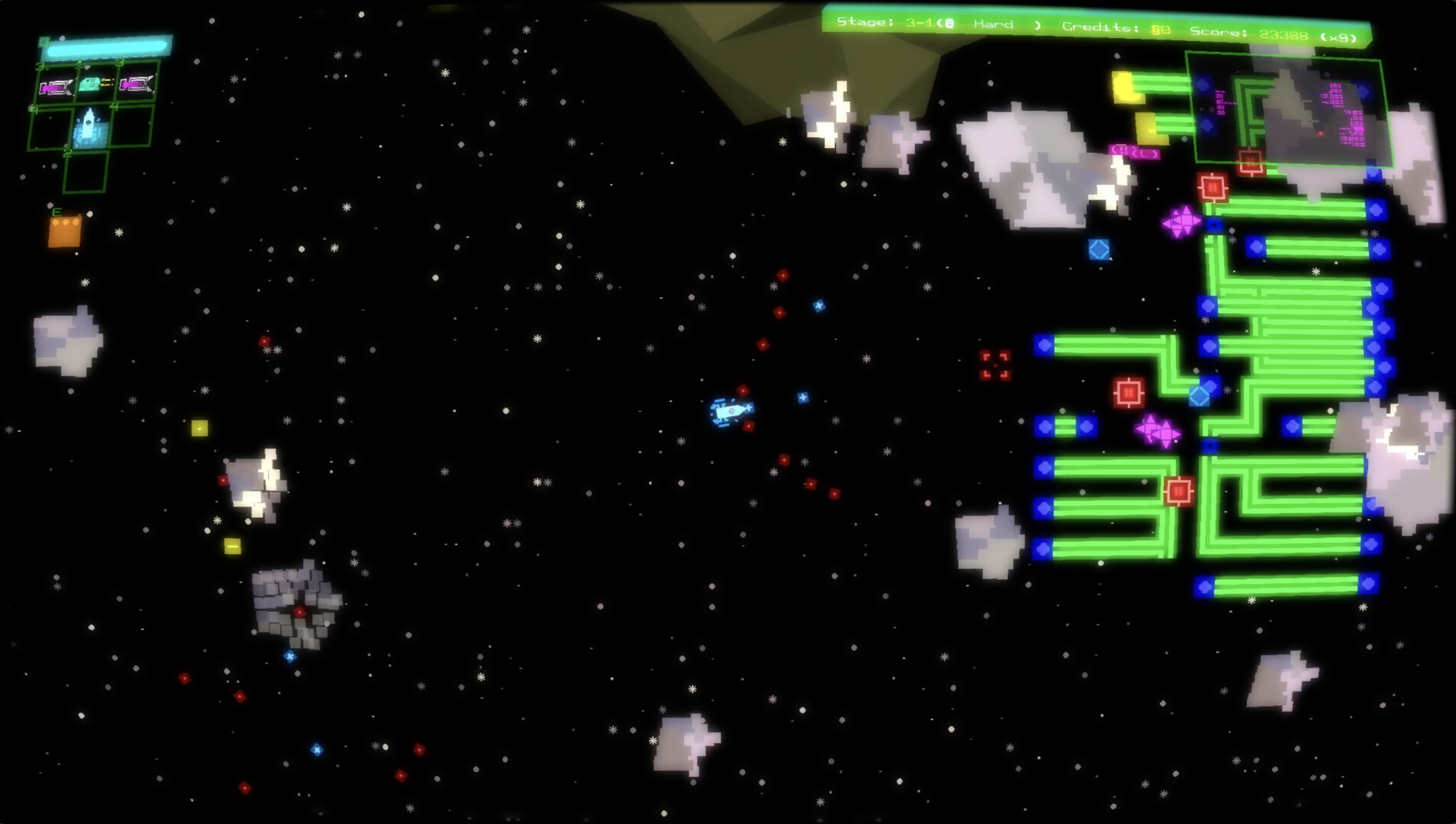1456x824 pixels.
Task: Click the yellow pickup block on the left side
Action: [201, 427]
